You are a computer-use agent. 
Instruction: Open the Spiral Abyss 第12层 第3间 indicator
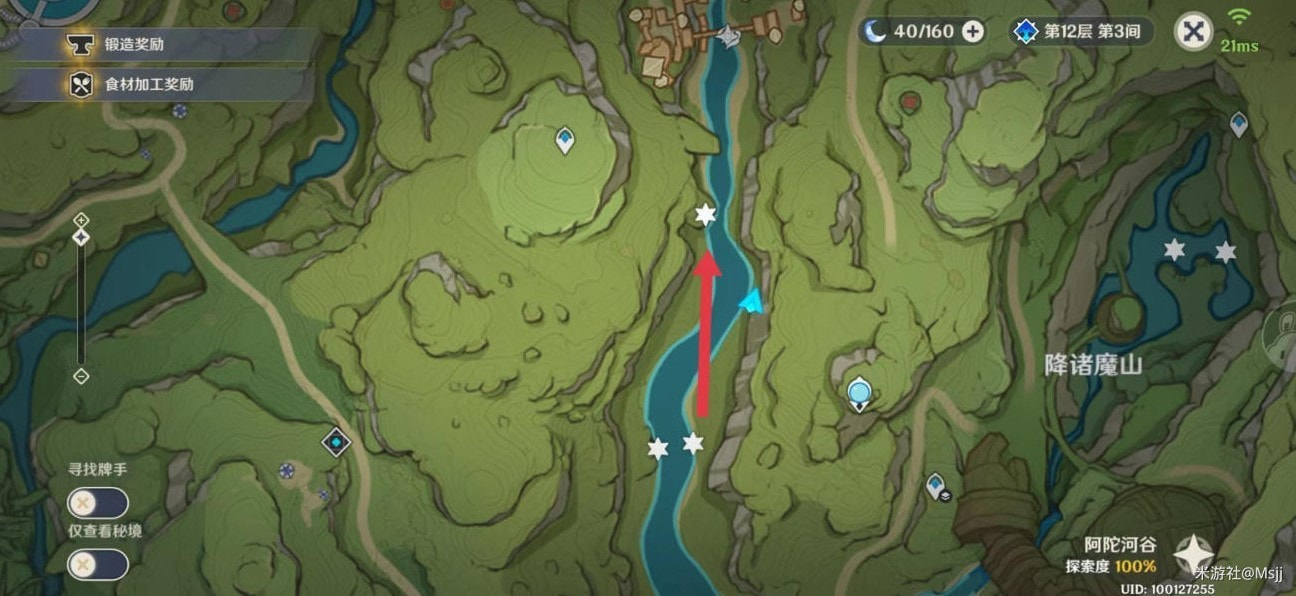1081,31
